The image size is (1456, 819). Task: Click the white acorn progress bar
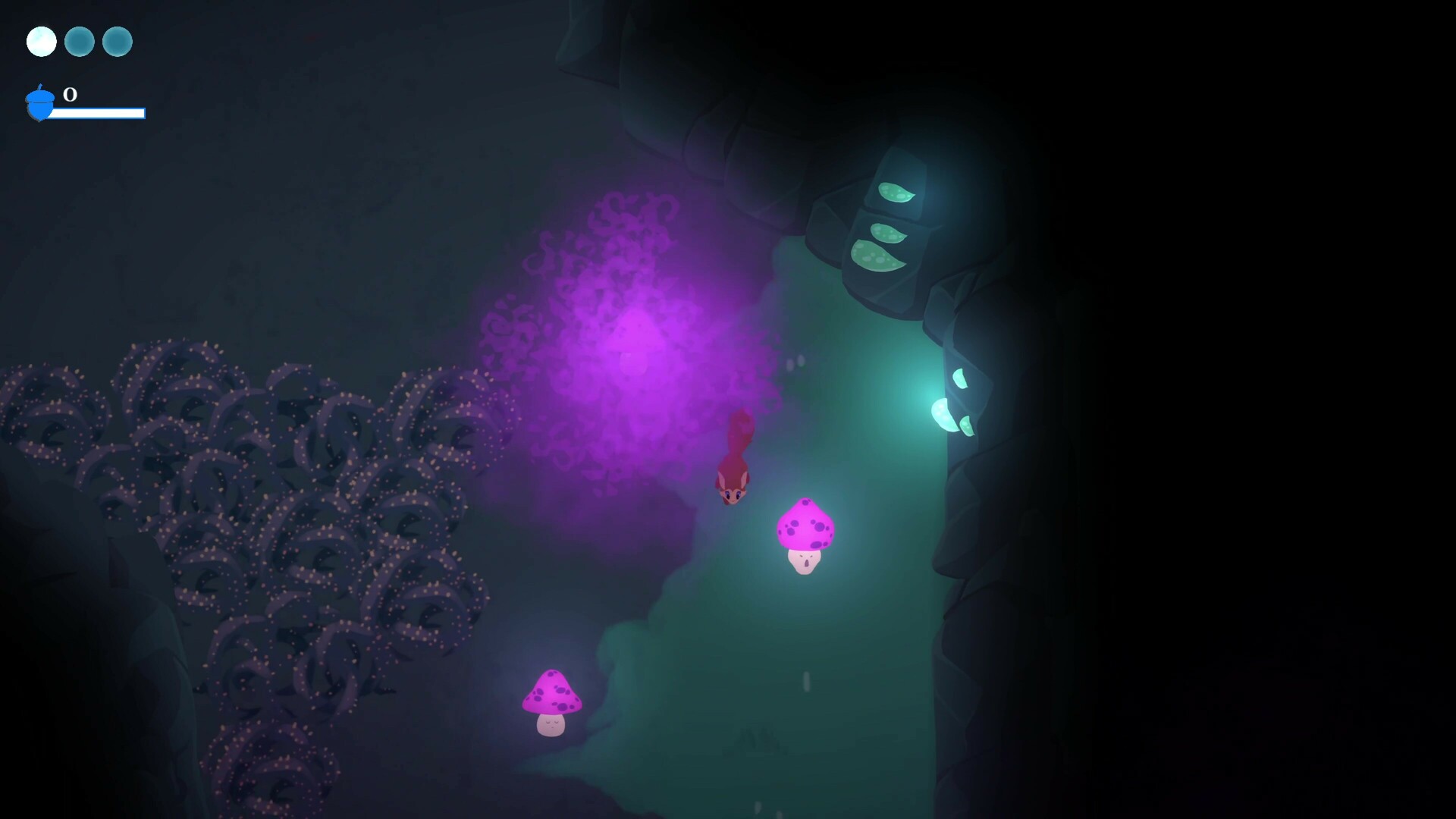pyautogui.click(x=99, y=114)
